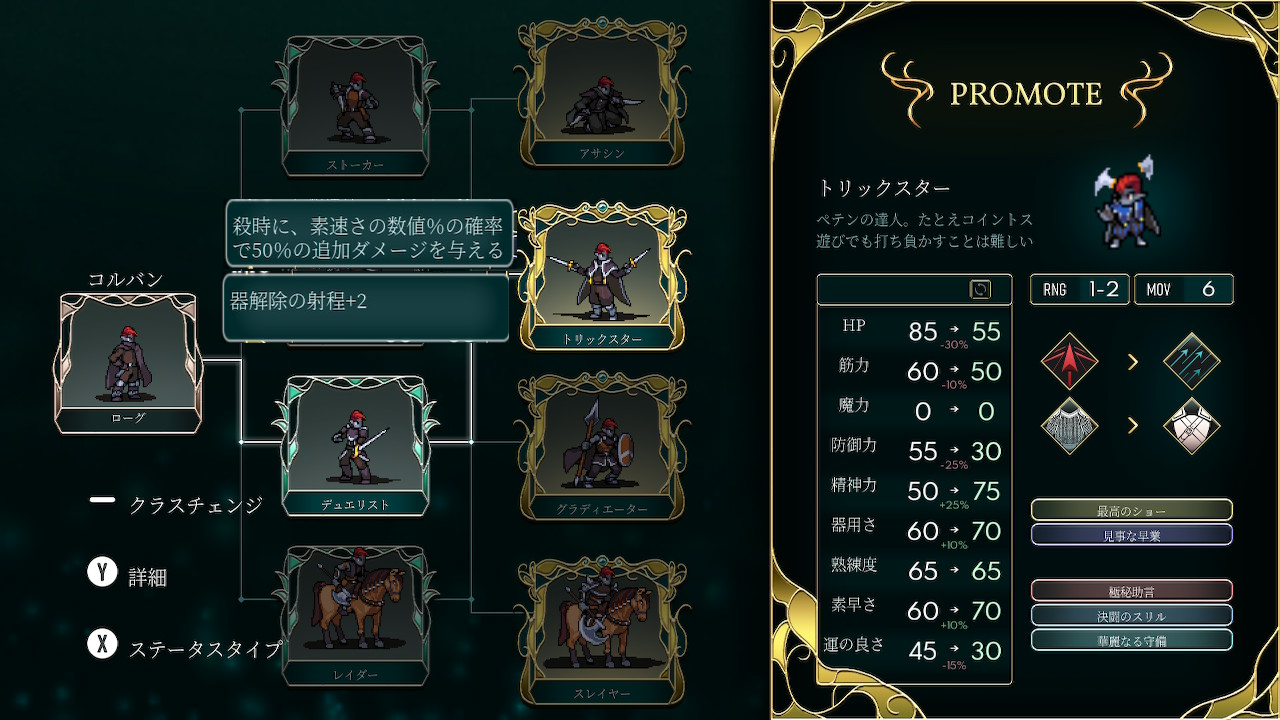Image resolution: width=1280 pixels, height=720 pixels.
Task: Open the 最高のショー skill entry
Action: [x=1131, y=511]
